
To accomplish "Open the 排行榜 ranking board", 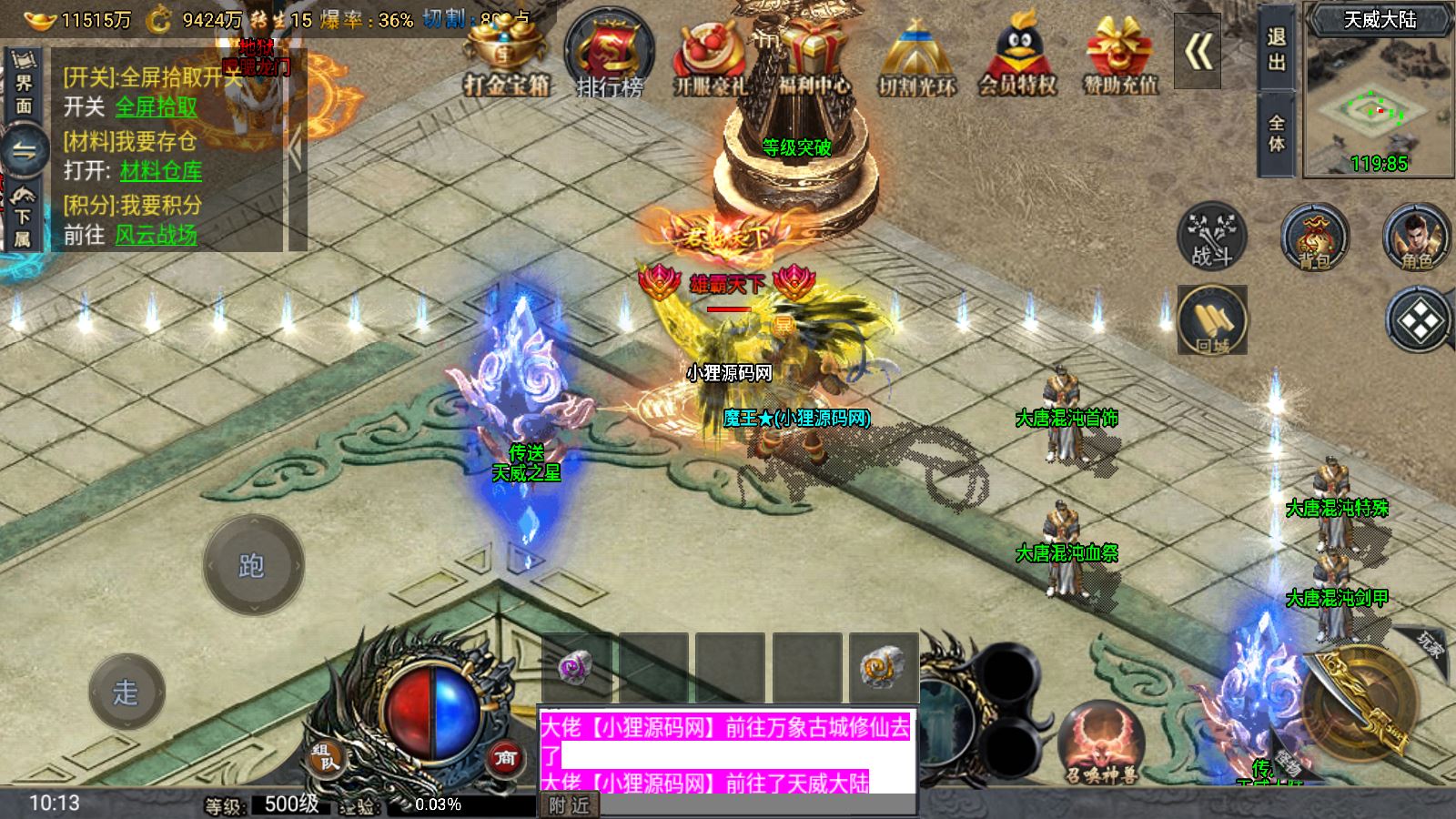I will click(609, 56).
